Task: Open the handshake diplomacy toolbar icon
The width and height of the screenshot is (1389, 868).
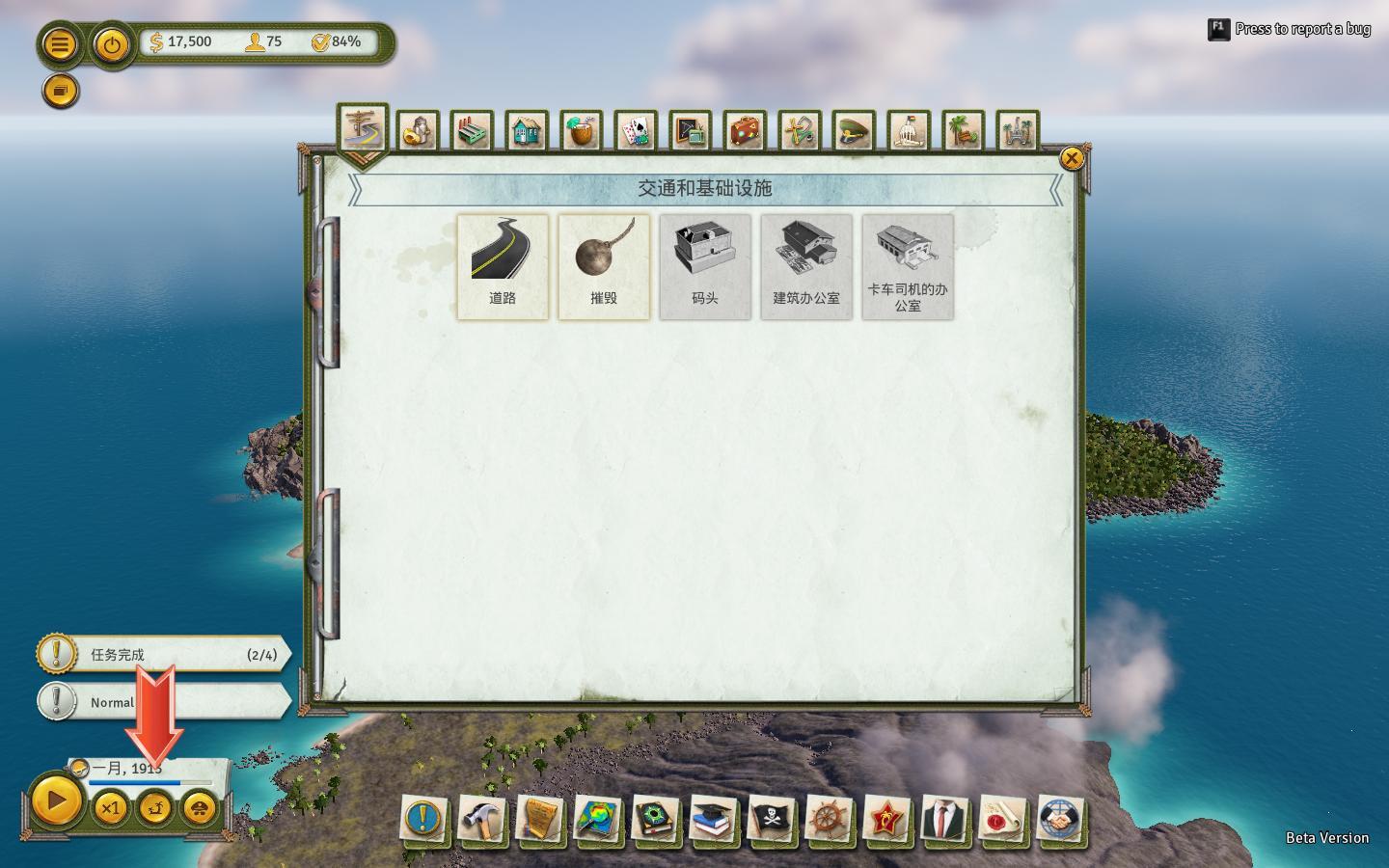Action: [1060, 820]
